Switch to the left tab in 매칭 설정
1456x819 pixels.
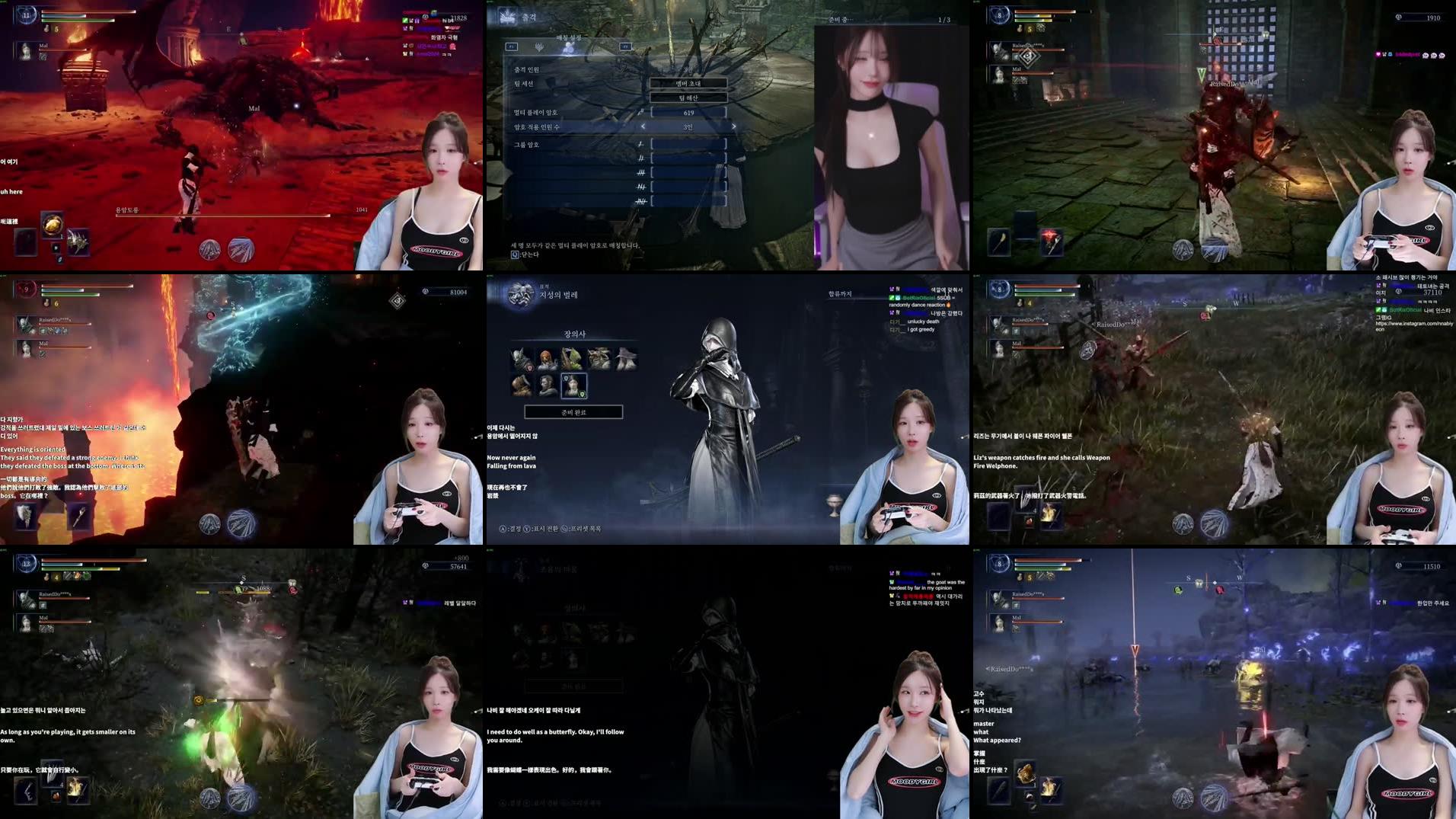512,46
